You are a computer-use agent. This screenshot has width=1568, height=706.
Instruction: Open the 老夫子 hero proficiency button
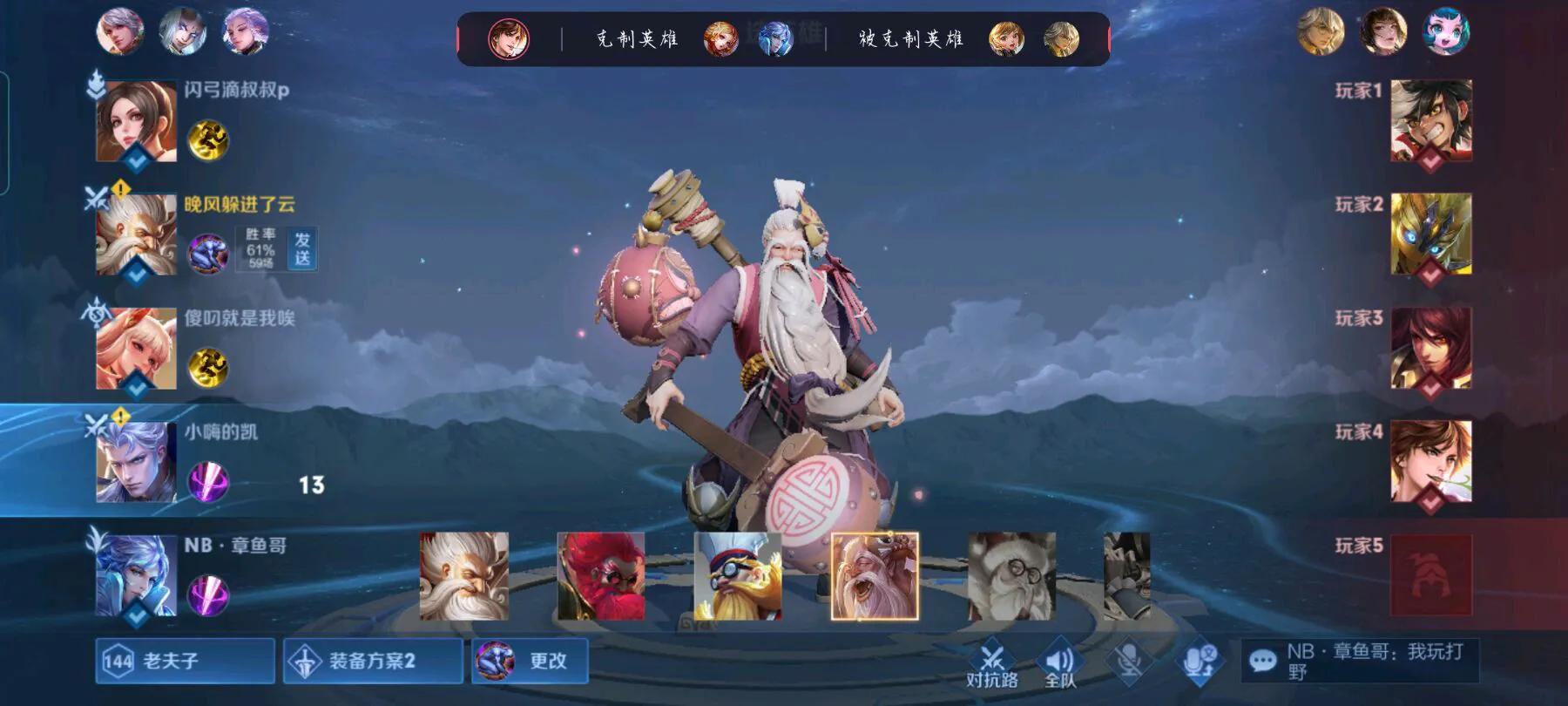click(185, 661)
